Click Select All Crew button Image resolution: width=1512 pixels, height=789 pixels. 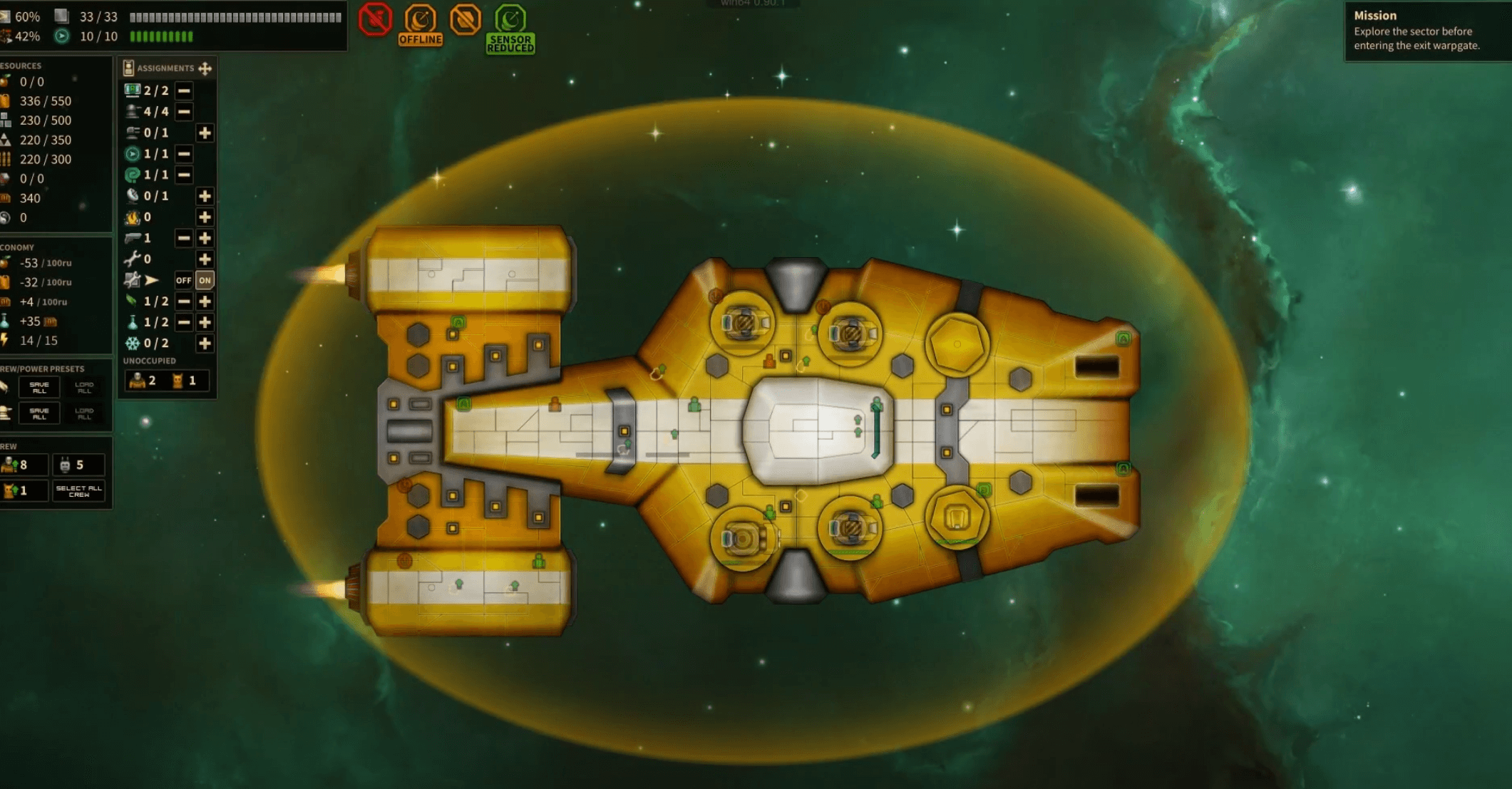pyautogui.click(x=79, y=490)
